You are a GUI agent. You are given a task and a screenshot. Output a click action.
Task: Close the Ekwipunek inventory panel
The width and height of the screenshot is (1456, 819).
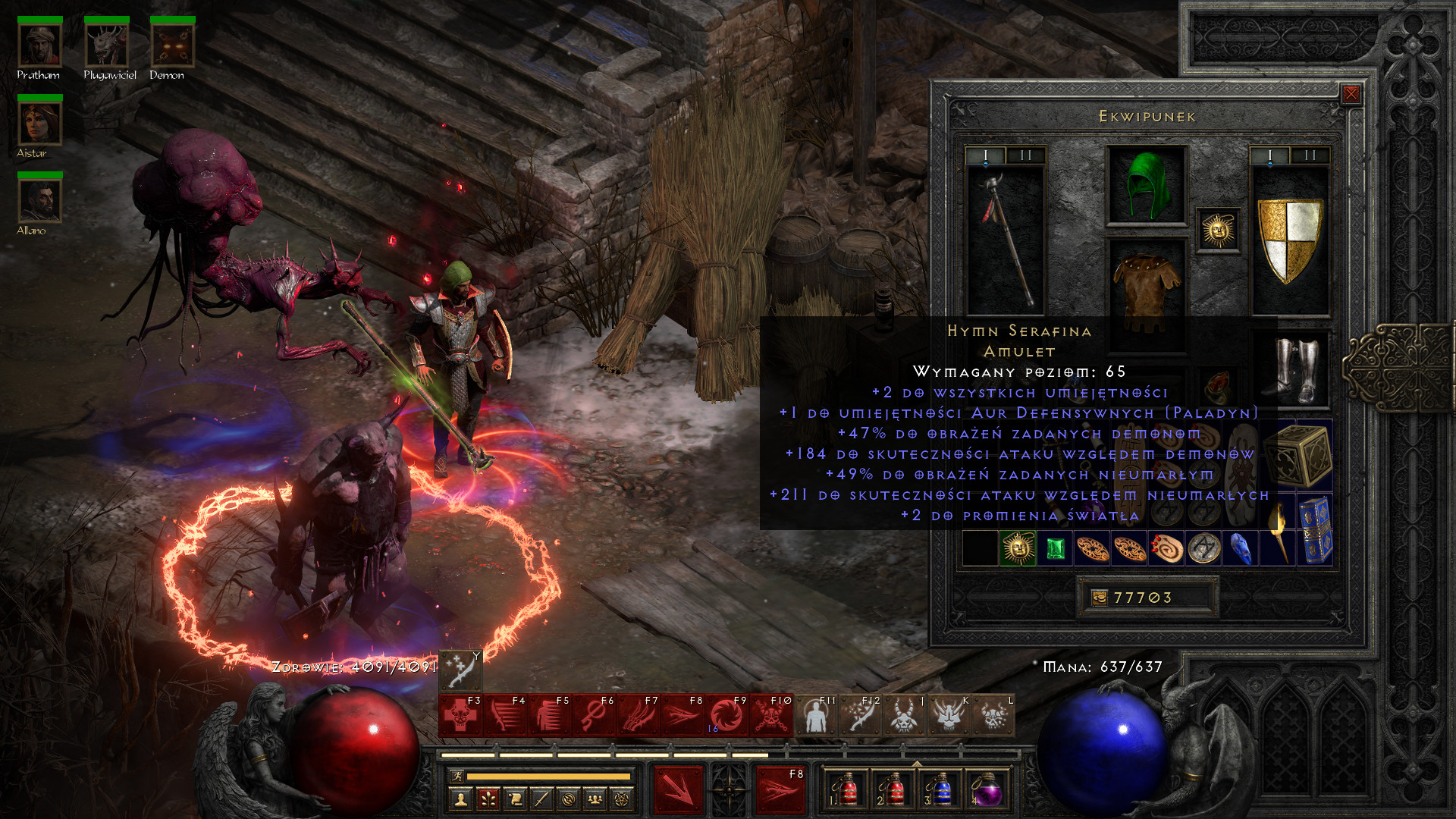click(1351, 94)
